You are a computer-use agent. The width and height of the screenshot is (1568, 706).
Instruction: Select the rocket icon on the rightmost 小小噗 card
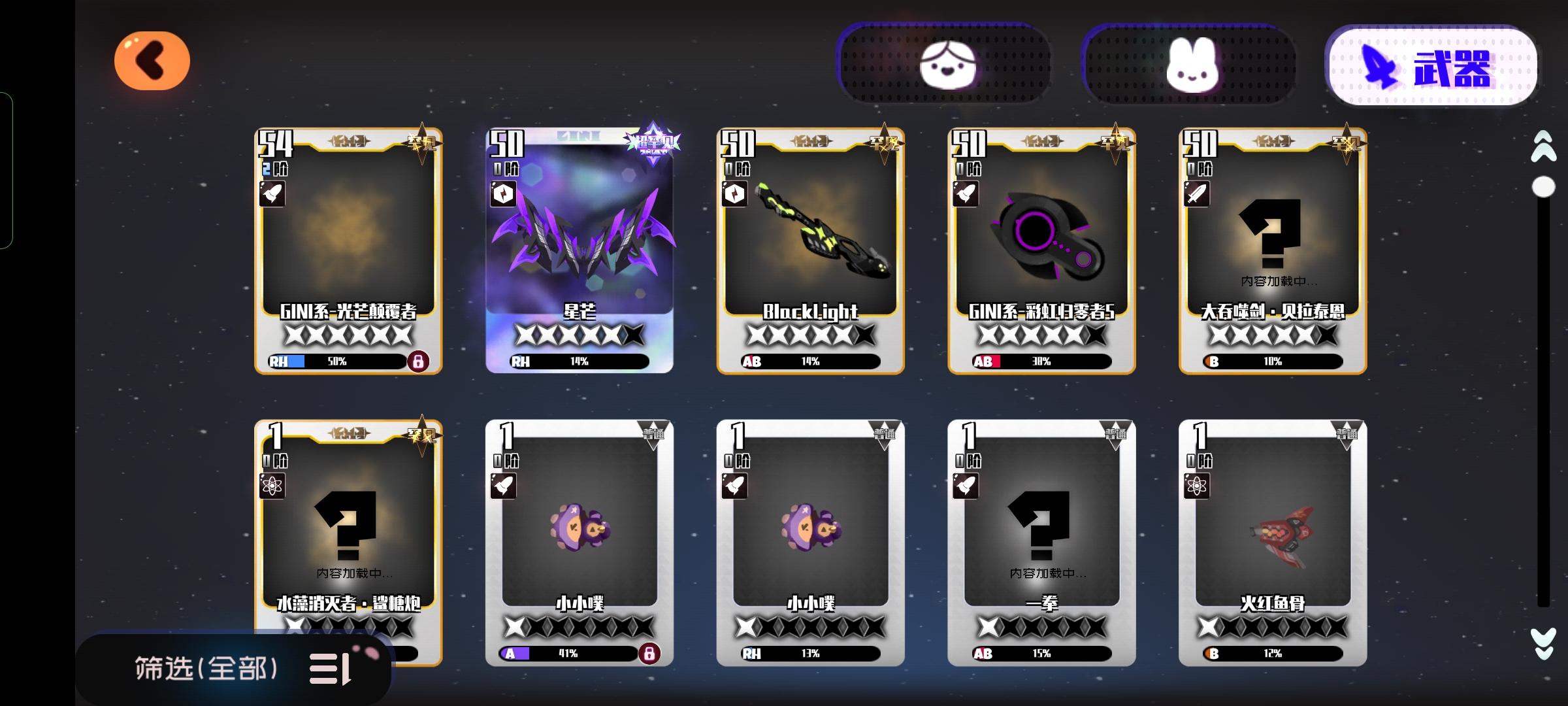point(733,486)
